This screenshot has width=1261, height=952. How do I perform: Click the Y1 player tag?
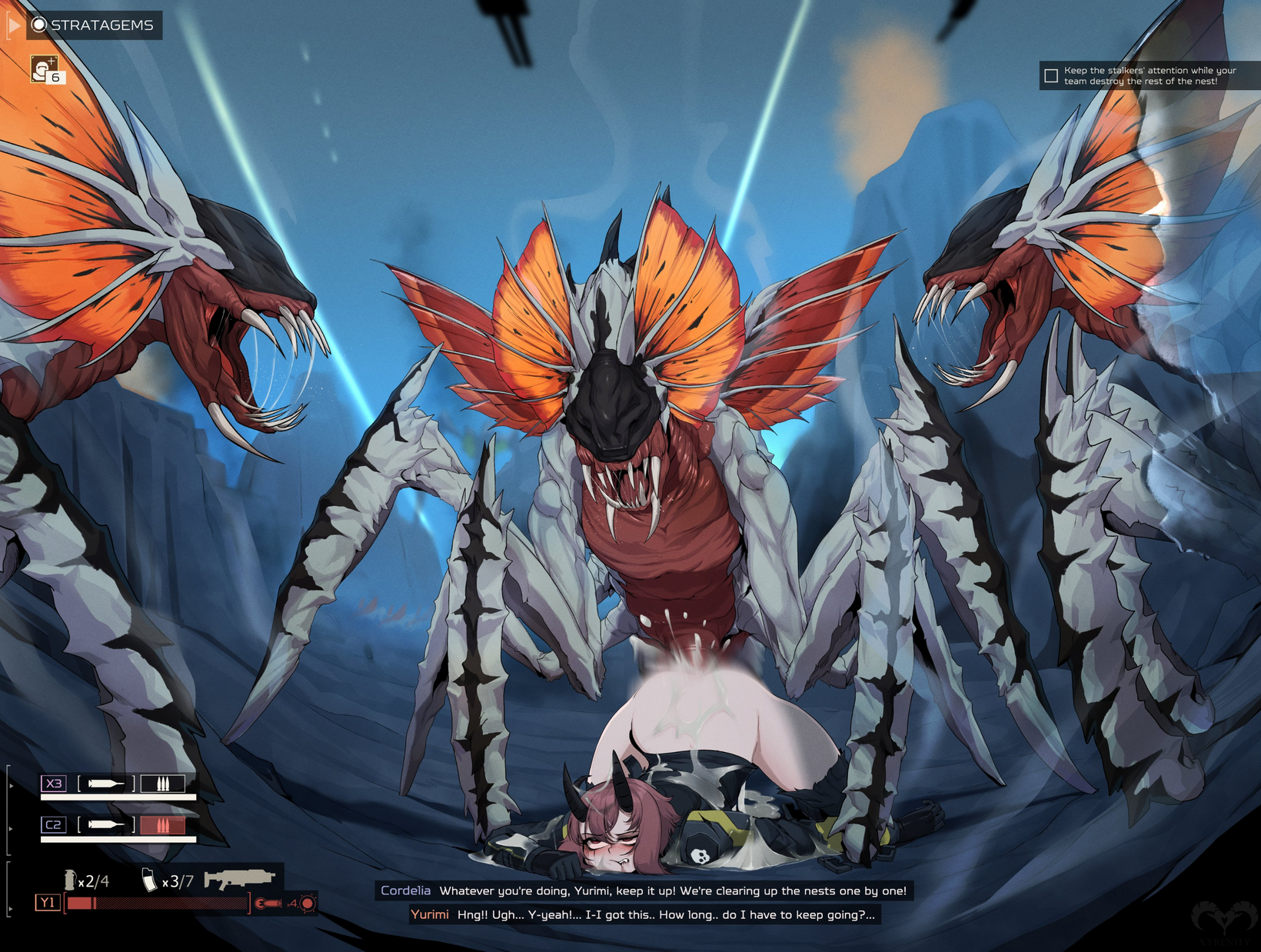[x=48, y=903]
